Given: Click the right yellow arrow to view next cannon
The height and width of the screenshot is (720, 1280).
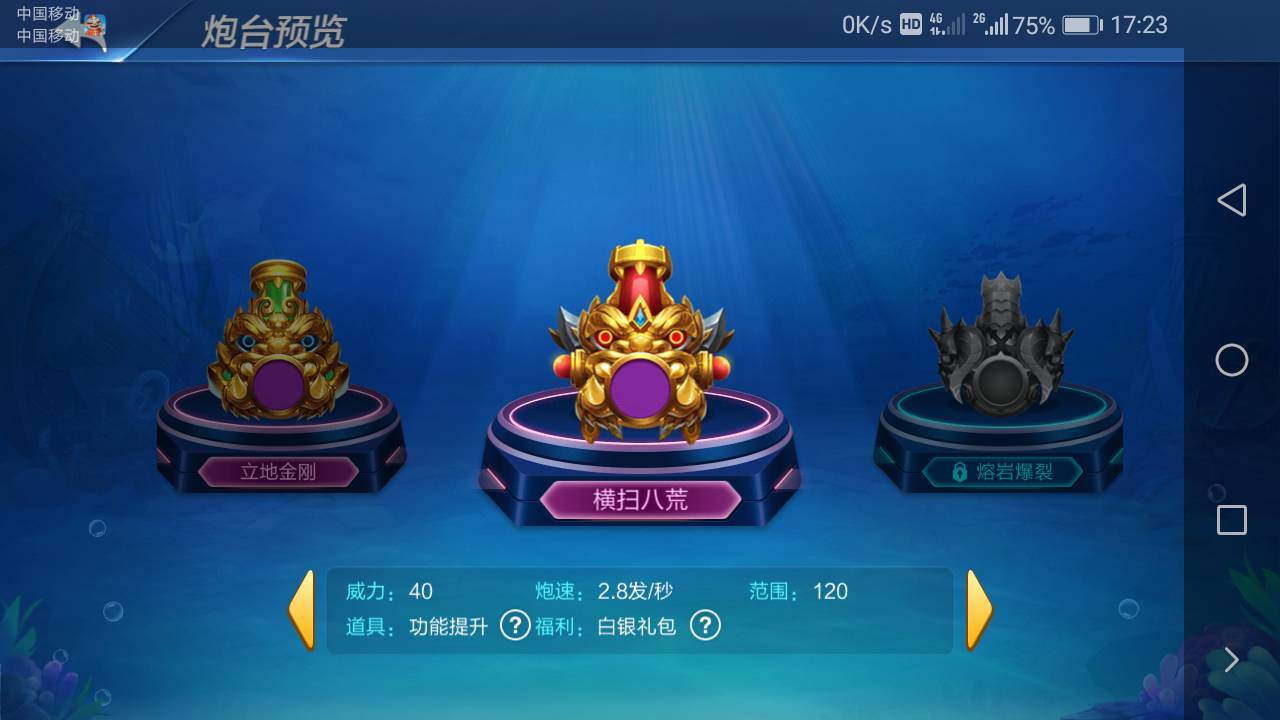Looking at the screenshot, I should [978, 611].
